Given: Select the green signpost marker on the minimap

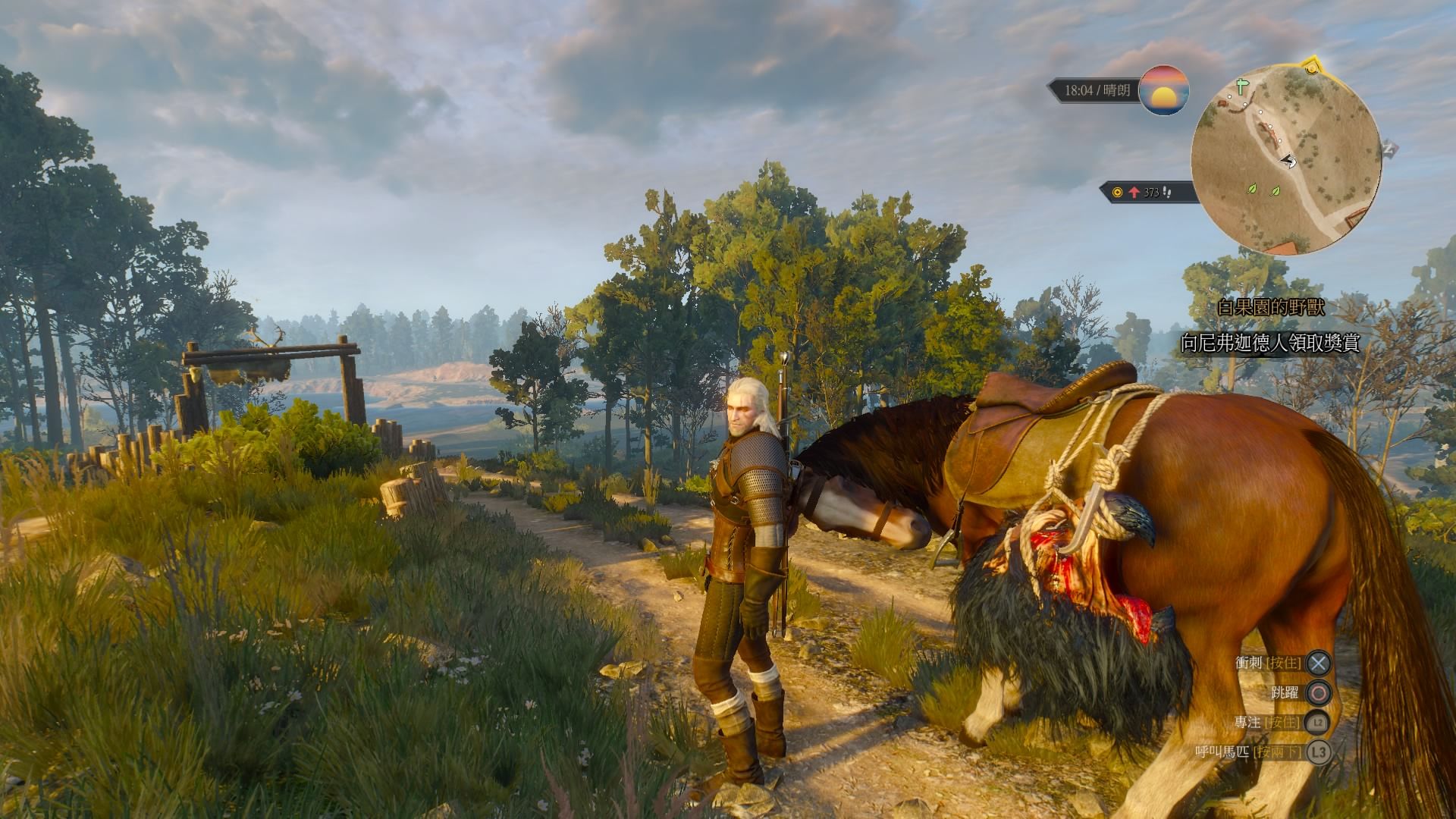Looking at the screenshot, I should (x=1241, y=86).
